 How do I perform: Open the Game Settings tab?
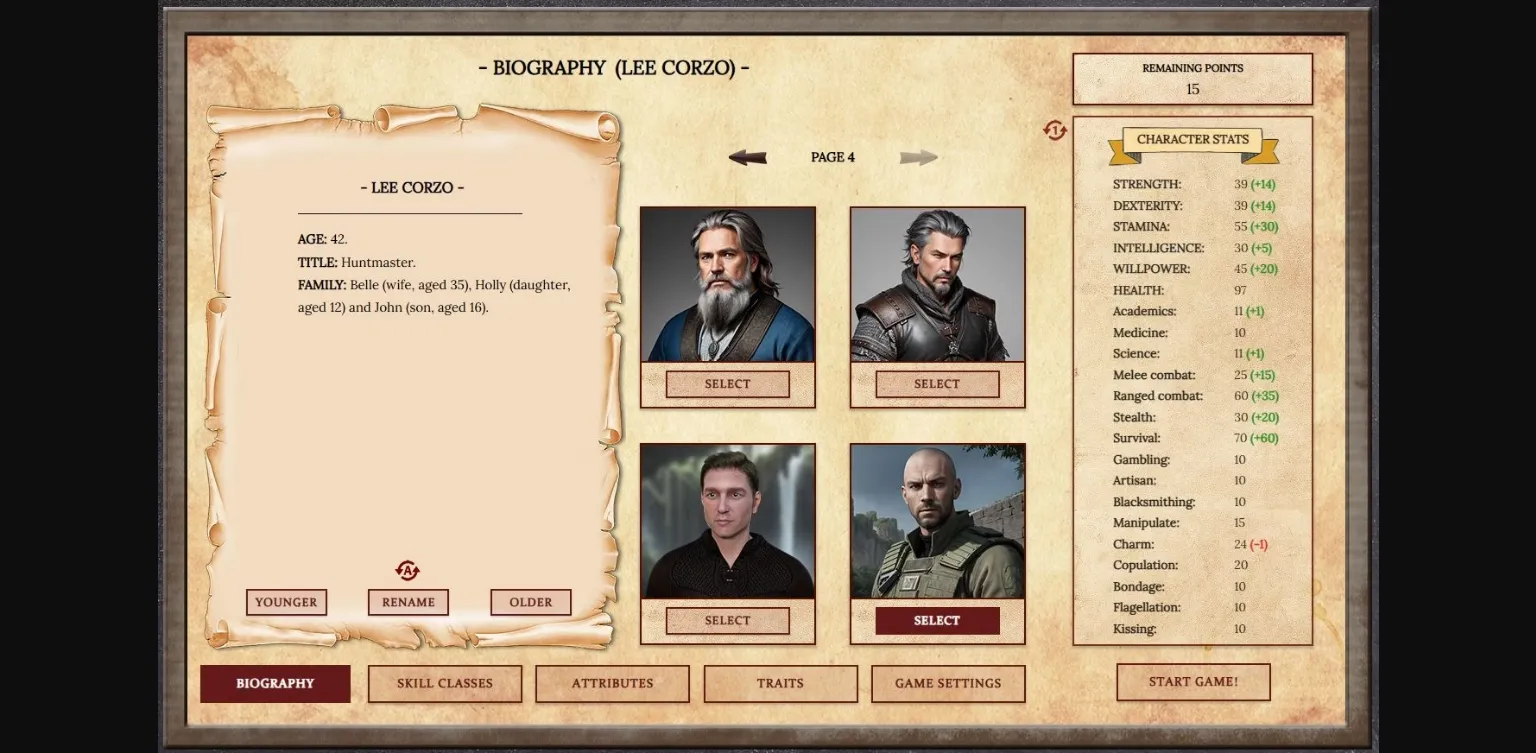pos(947,683)
